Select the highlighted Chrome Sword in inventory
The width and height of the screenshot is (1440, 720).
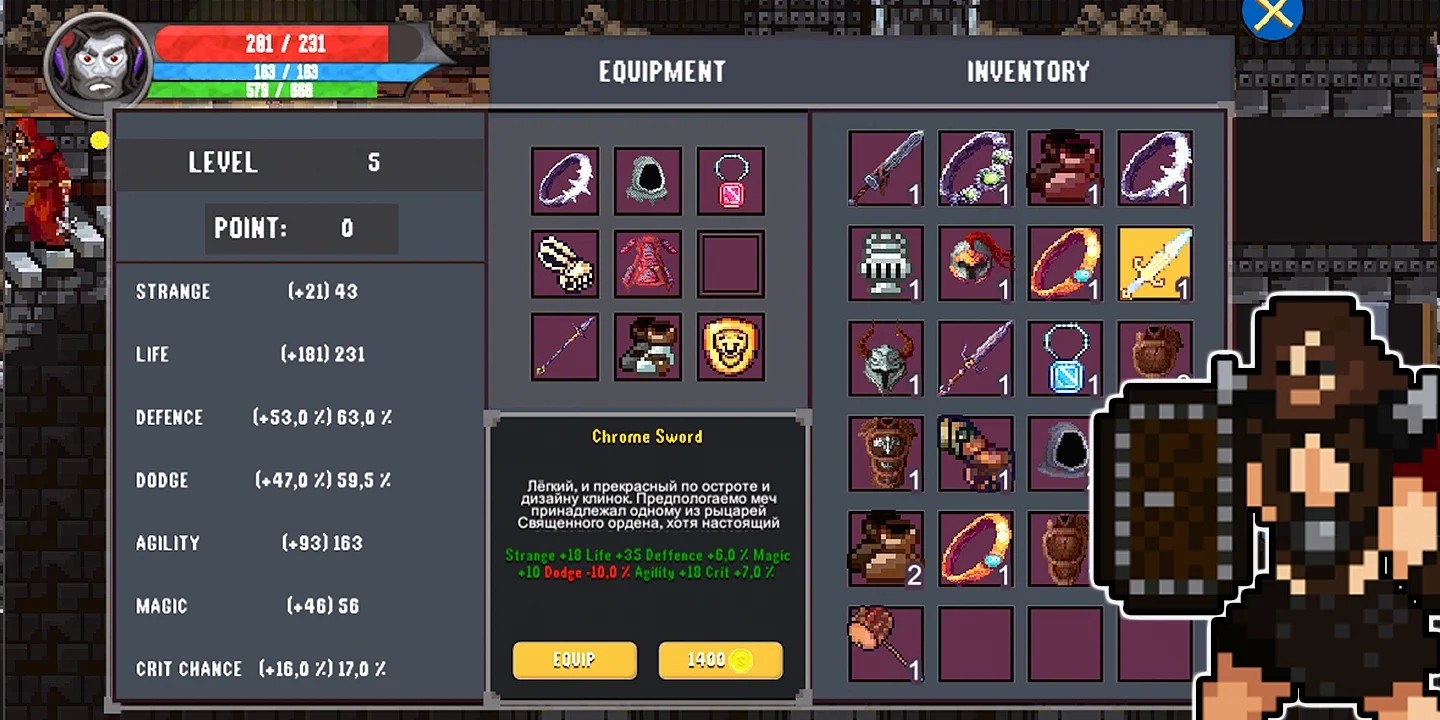point(1155,263)
